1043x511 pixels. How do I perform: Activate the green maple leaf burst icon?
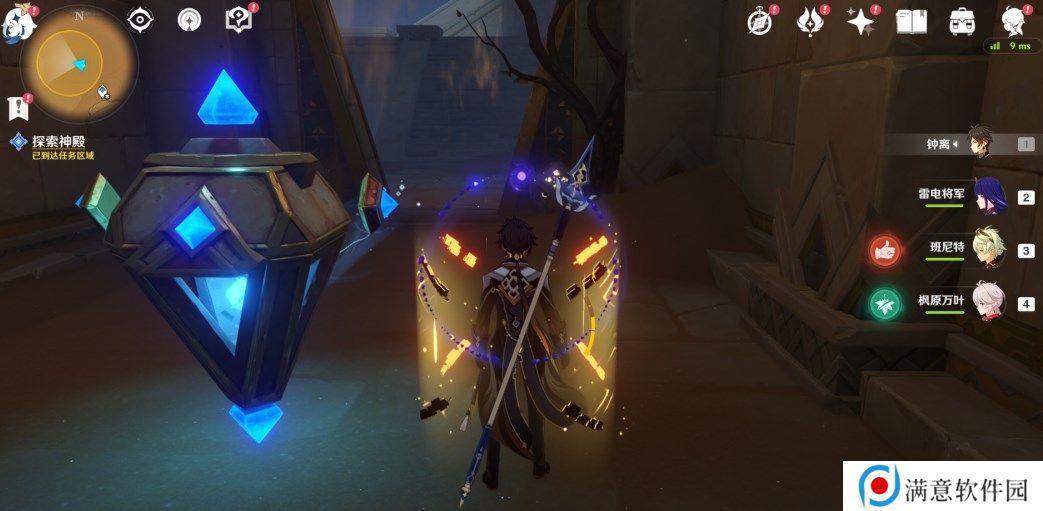(x=885, y=303)
